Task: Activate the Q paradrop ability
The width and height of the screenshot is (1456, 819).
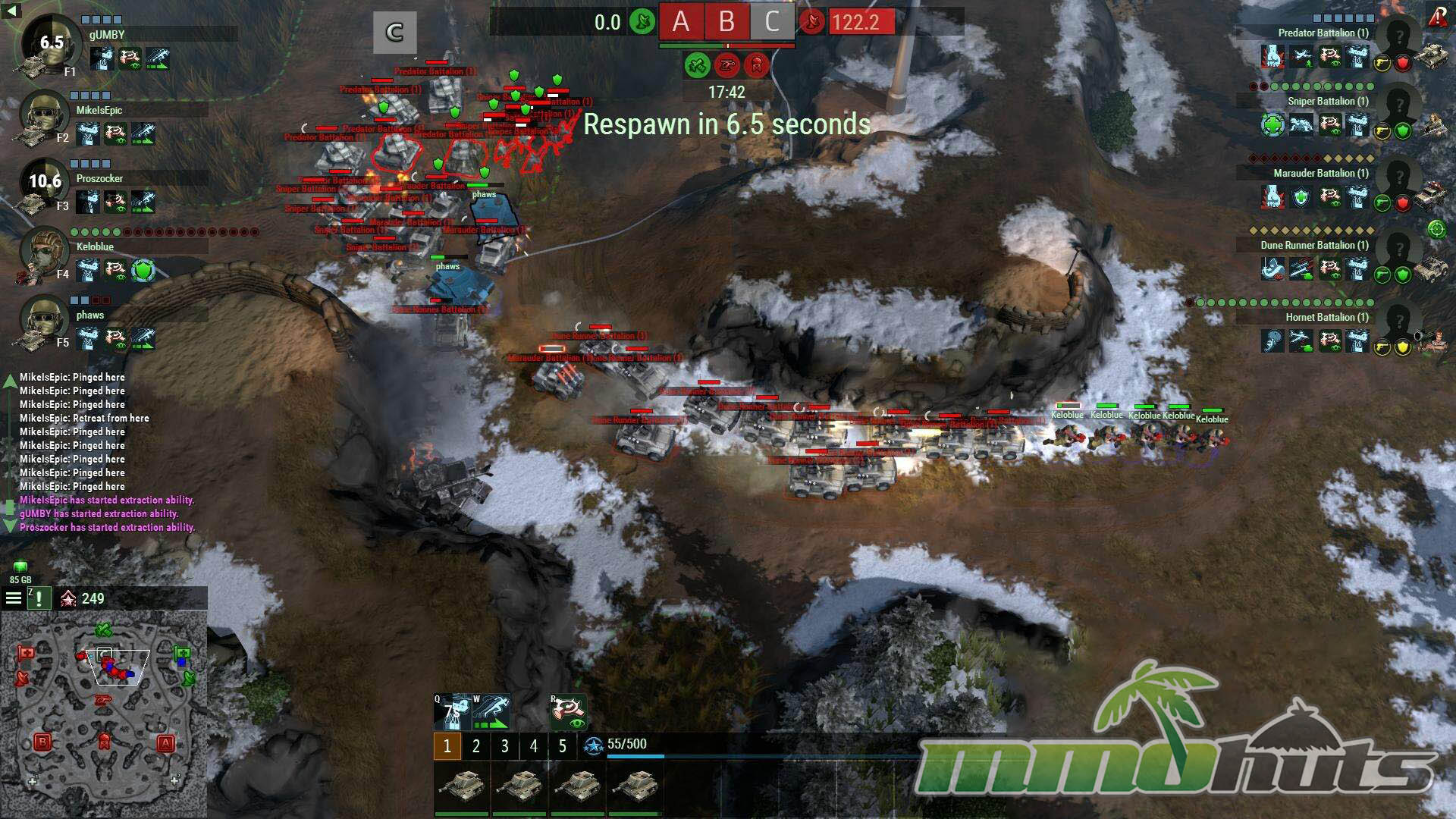Action: click(452, 713)
